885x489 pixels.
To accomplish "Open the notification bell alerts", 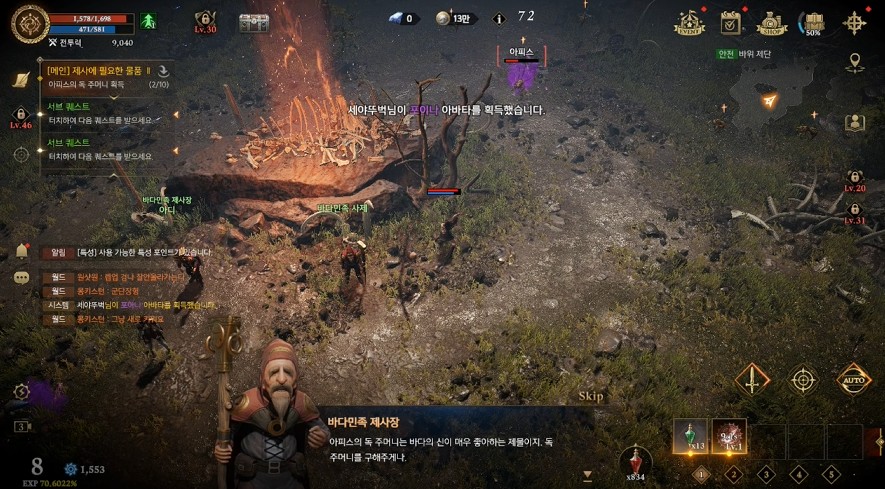I will tap(21, 250).
